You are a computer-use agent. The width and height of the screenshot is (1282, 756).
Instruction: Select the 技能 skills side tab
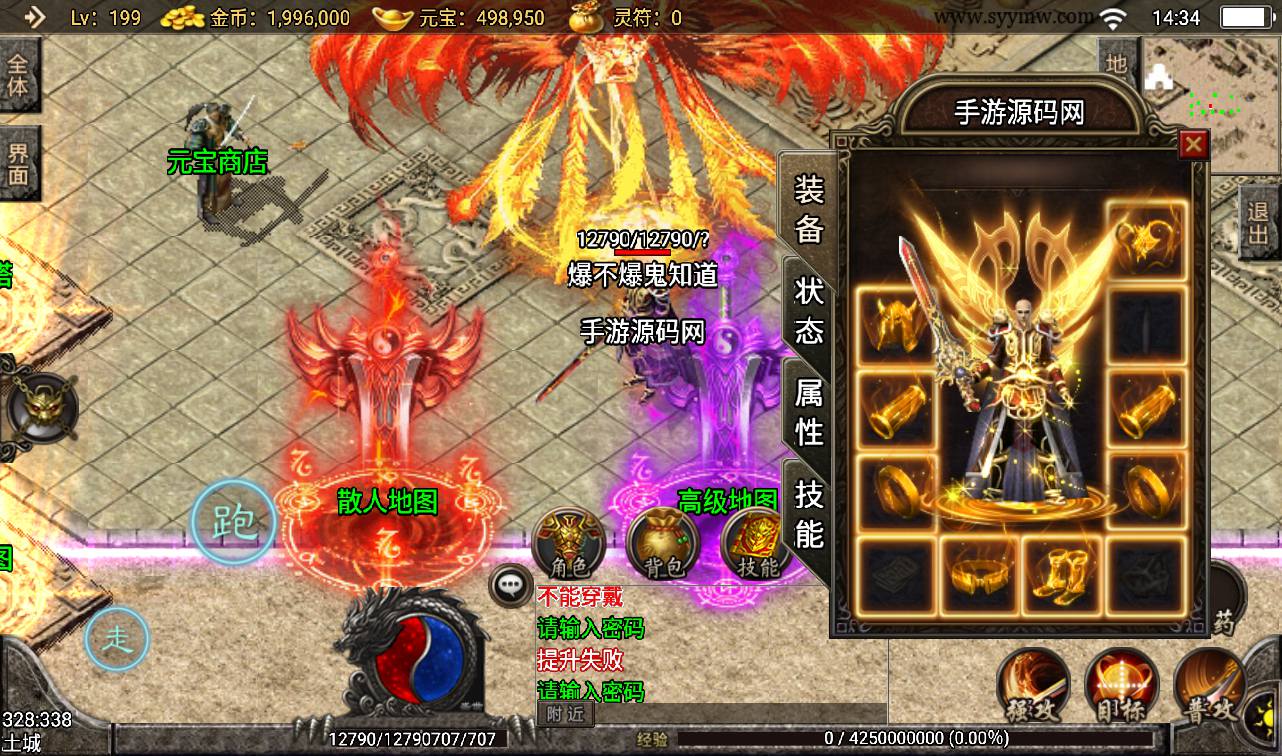click(808, 512)
